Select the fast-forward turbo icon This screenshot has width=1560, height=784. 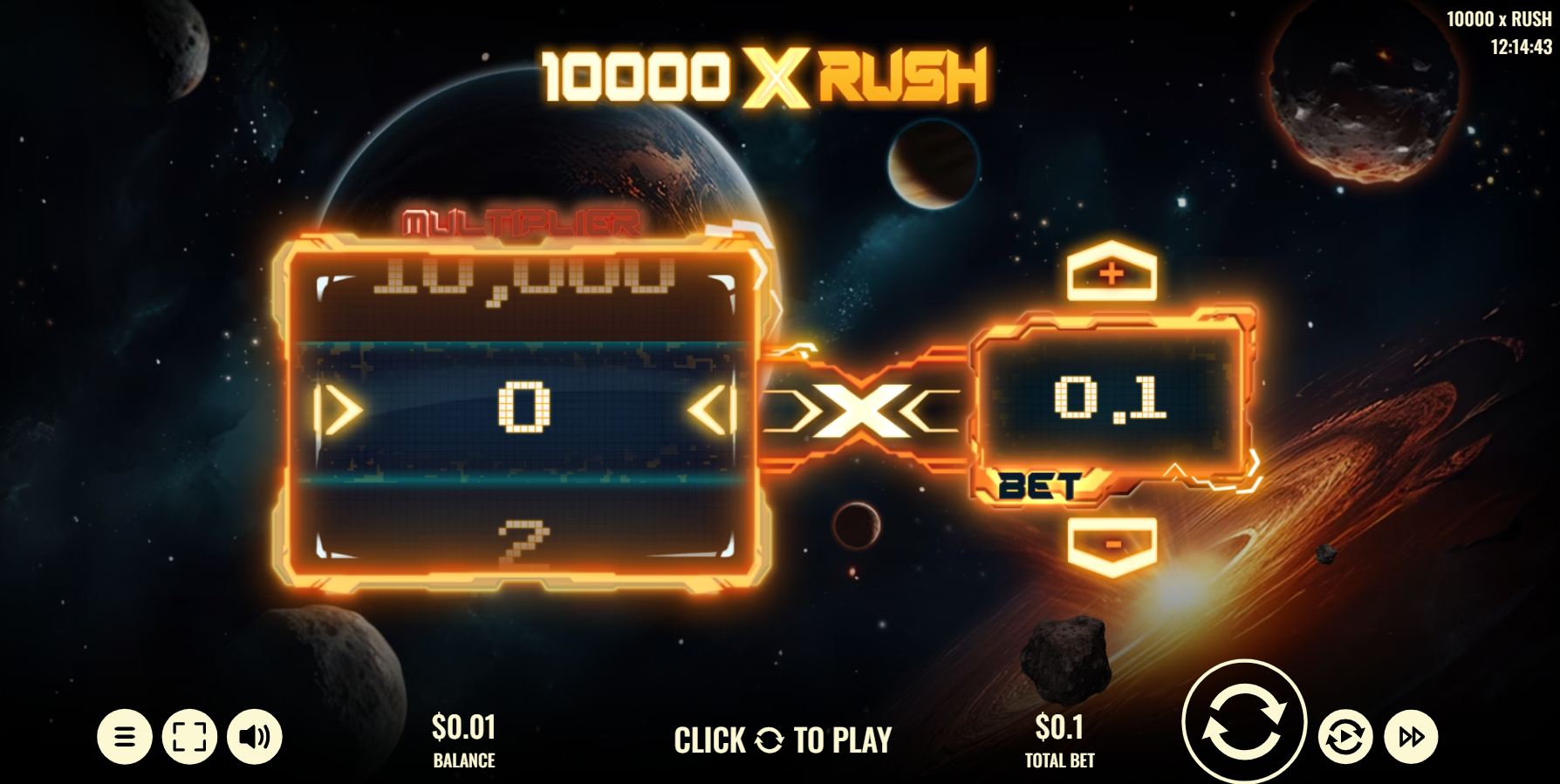1411,735
